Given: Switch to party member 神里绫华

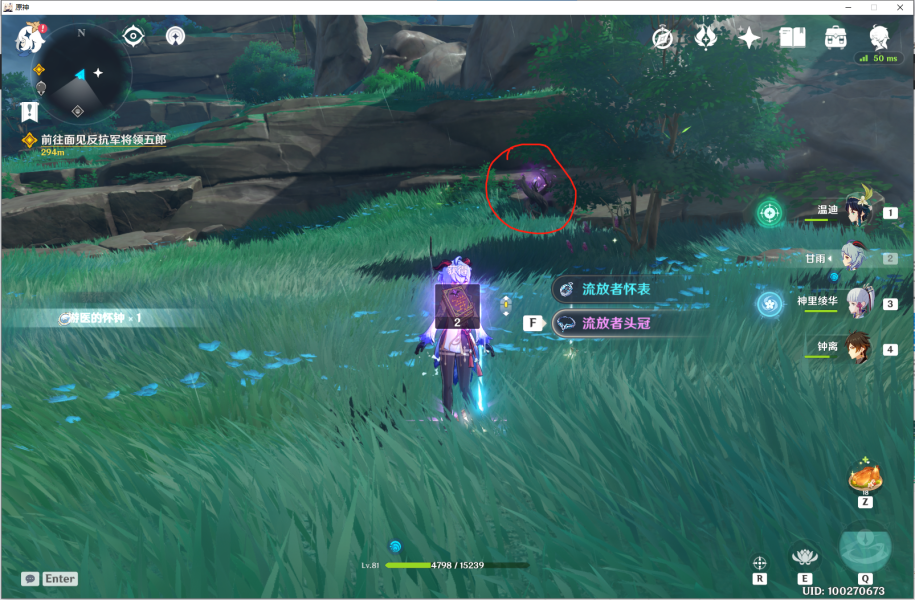Looking at the screenshot, I should 858,302.
